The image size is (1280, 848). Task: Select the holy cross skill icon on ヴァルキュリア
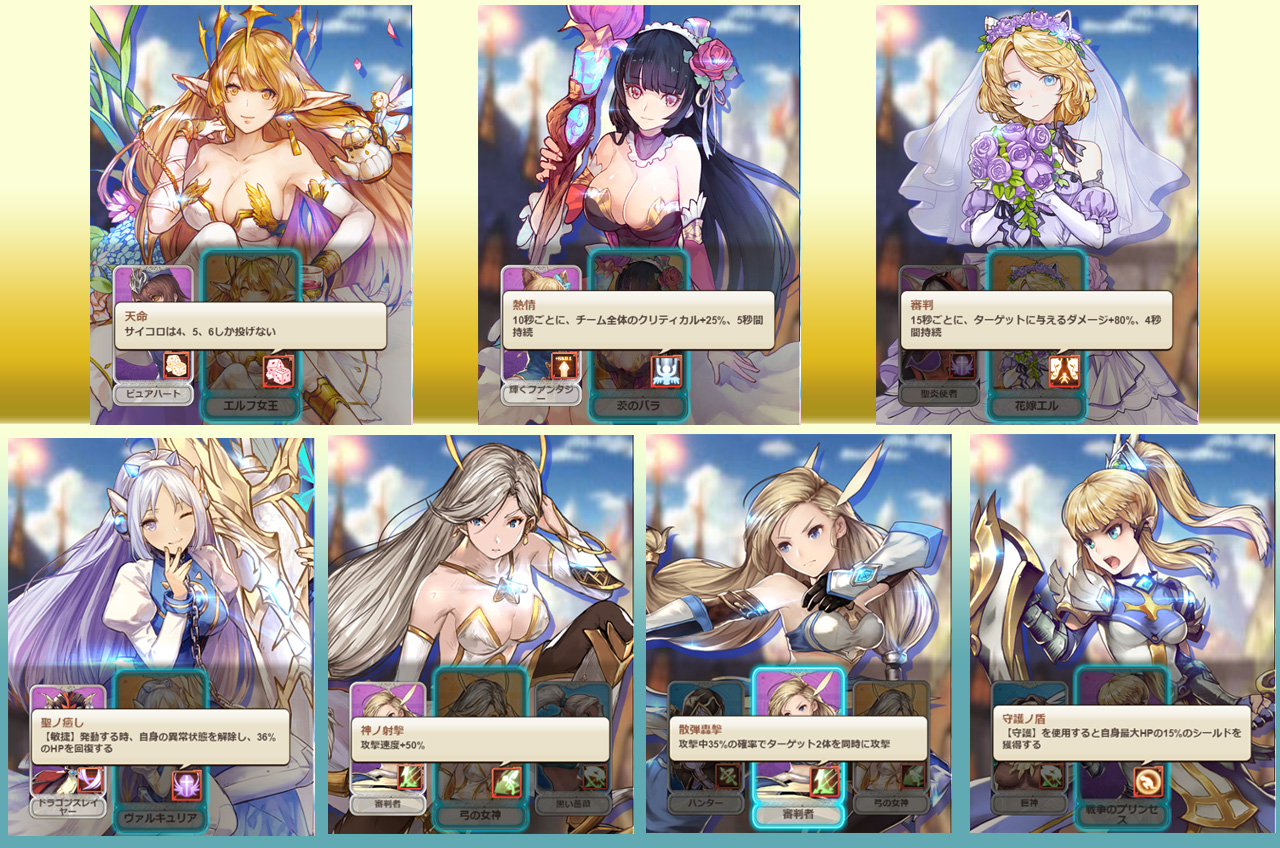click(x=188, y=784)
